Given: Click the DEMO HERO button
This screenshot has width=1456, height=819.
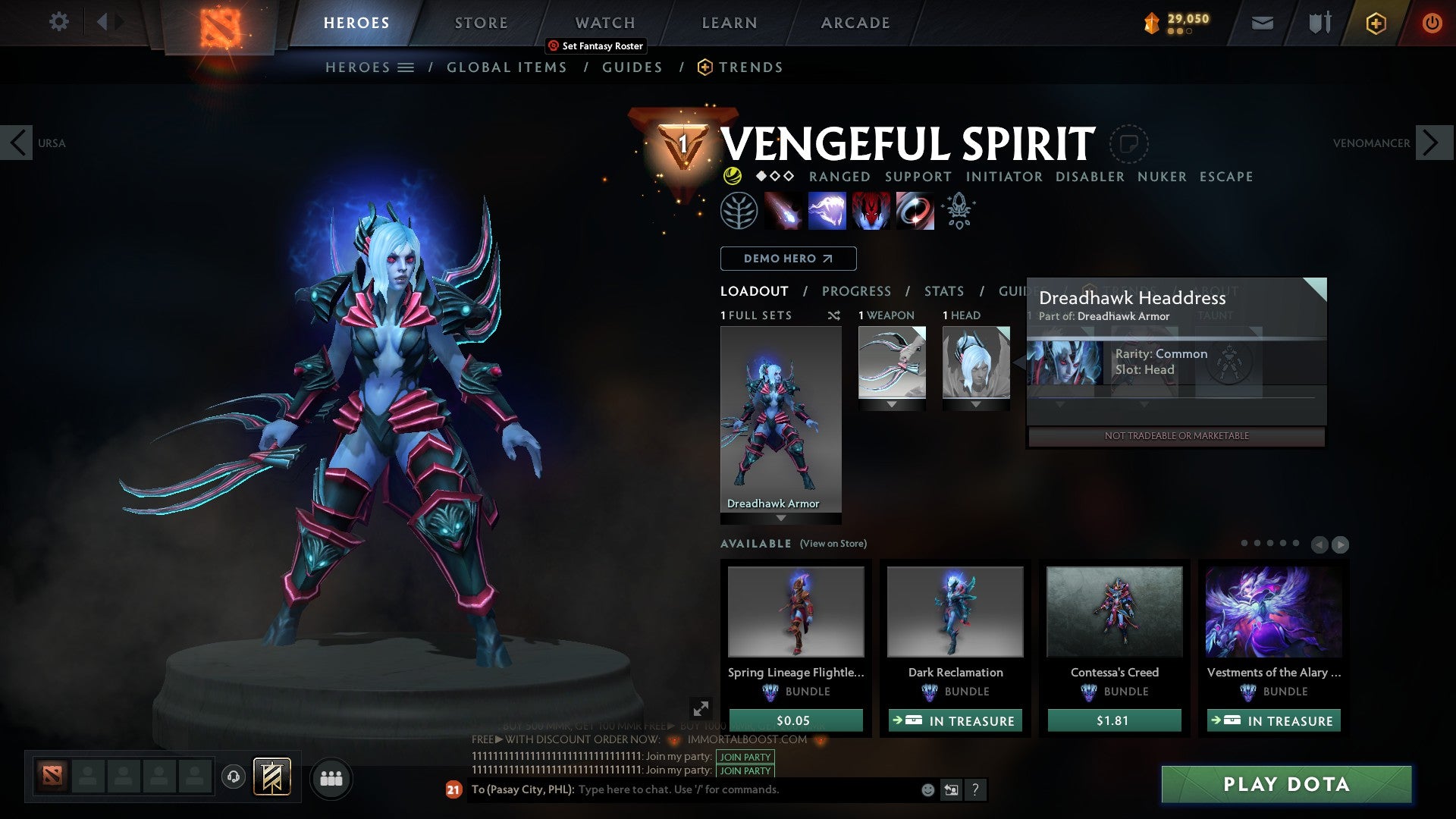Looking at the screenshot, I should pos(787,258).
